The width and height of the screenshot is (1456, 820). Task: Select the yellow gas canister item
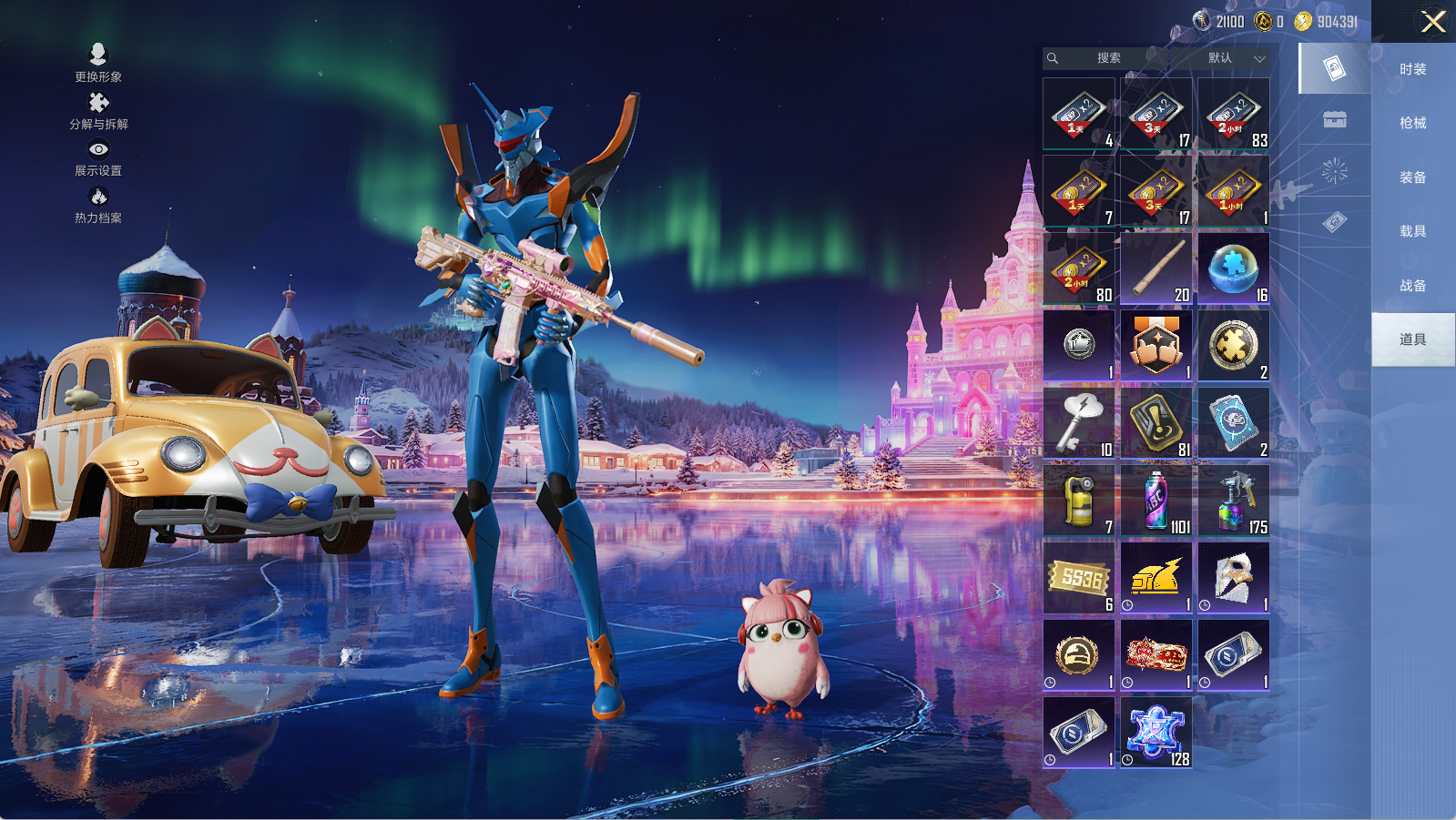click(1079, 501)
